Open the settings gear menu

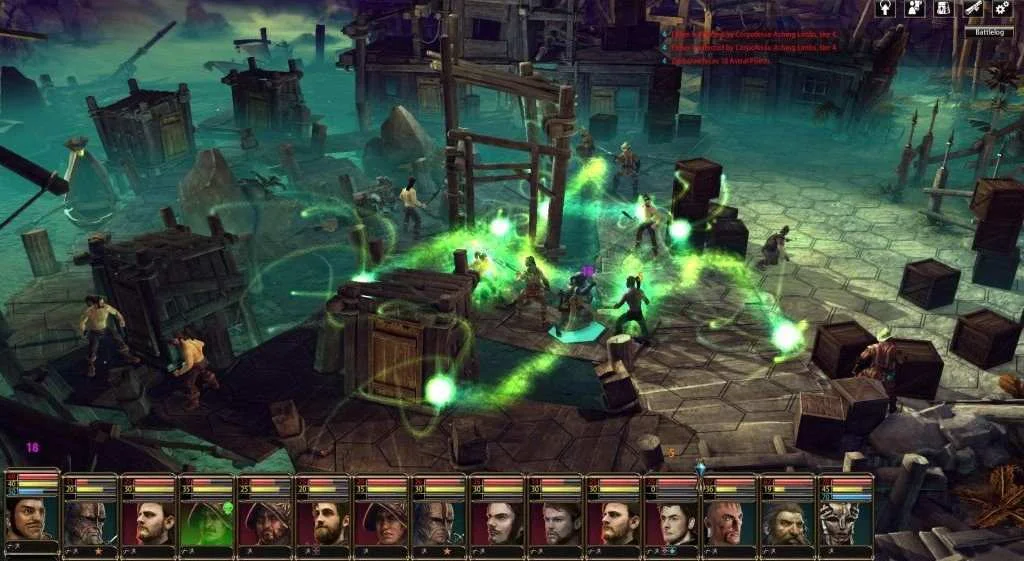[1001, 8]
